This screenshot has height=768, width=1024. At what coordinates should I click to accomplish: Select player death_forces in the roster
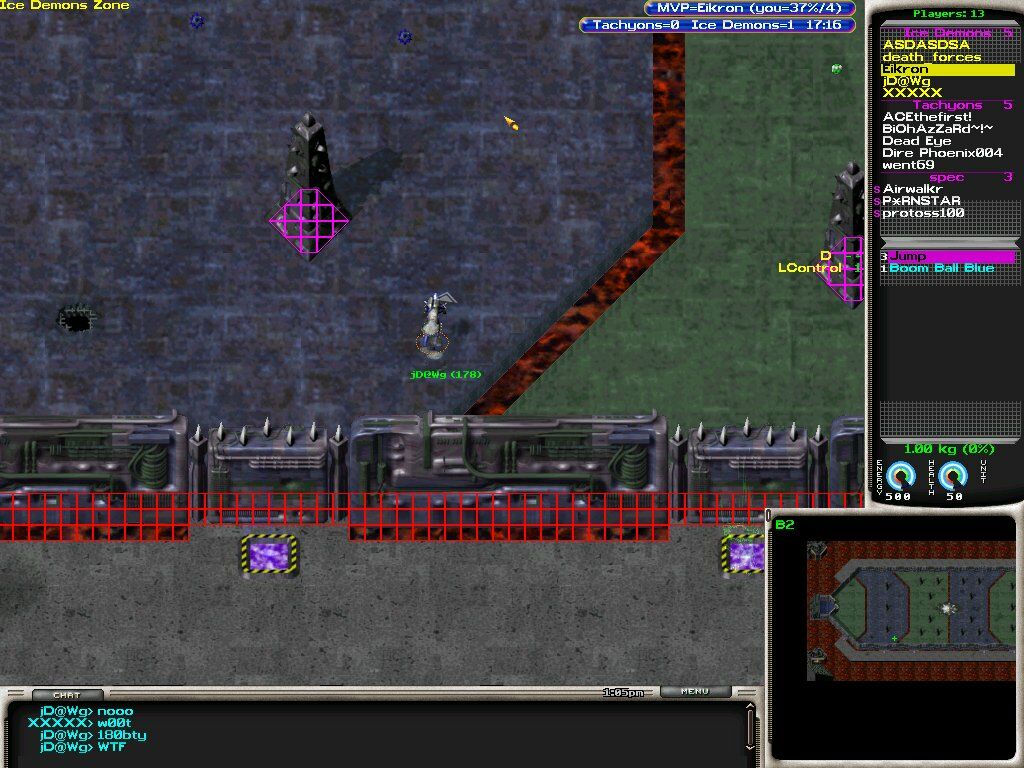[x=931, y=57]
